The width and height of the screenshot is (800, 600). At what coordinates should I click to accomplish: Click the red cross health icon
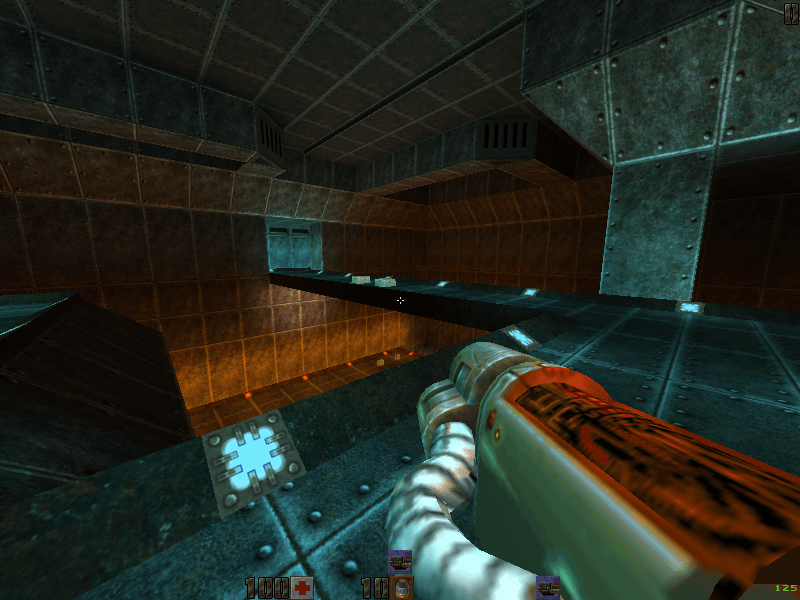pos(301,587)
